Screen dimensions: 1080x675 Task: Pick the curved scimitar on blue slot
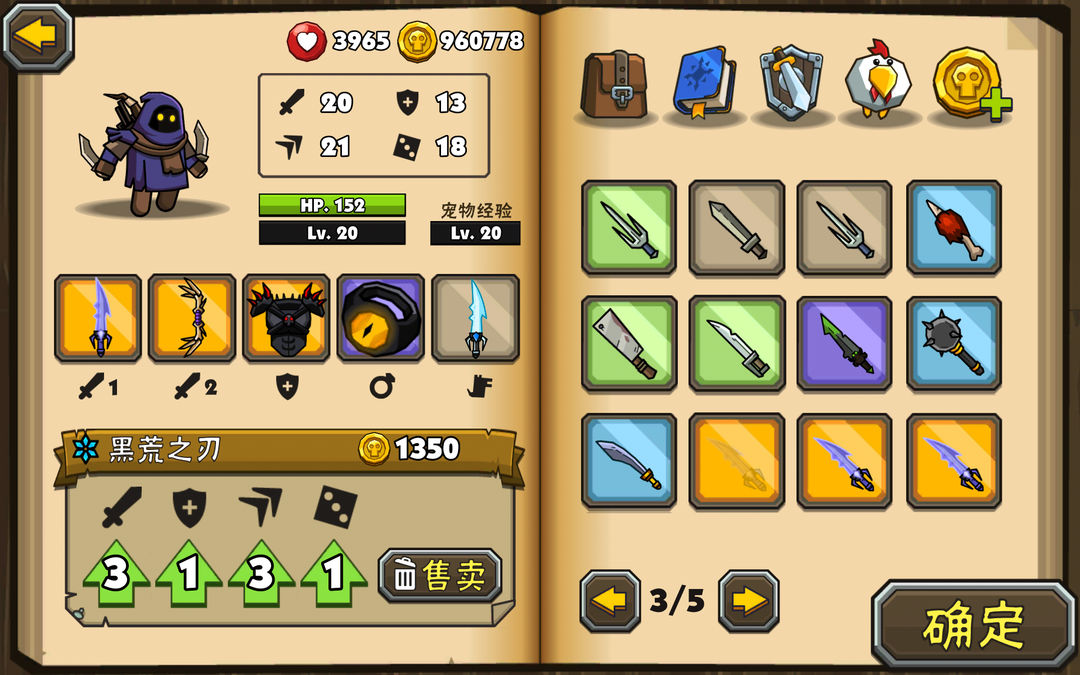point(628,461)
